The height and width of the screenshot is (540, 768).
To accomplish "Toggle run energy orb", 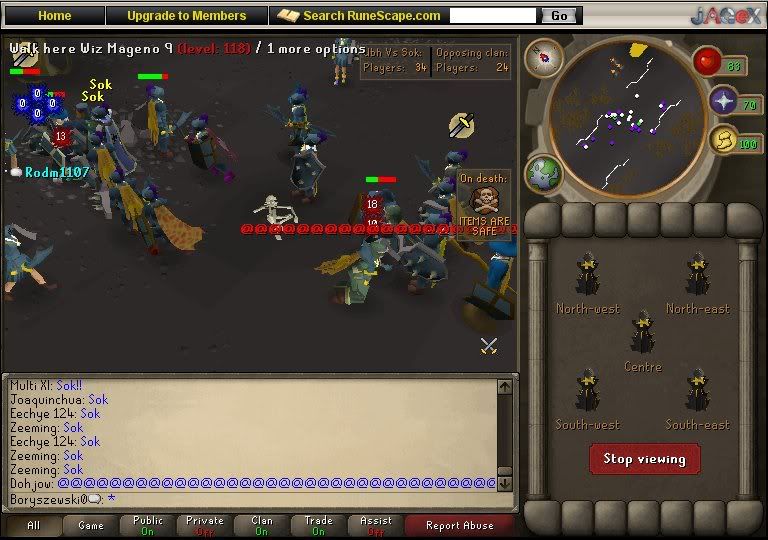I will tap(723, 142).
